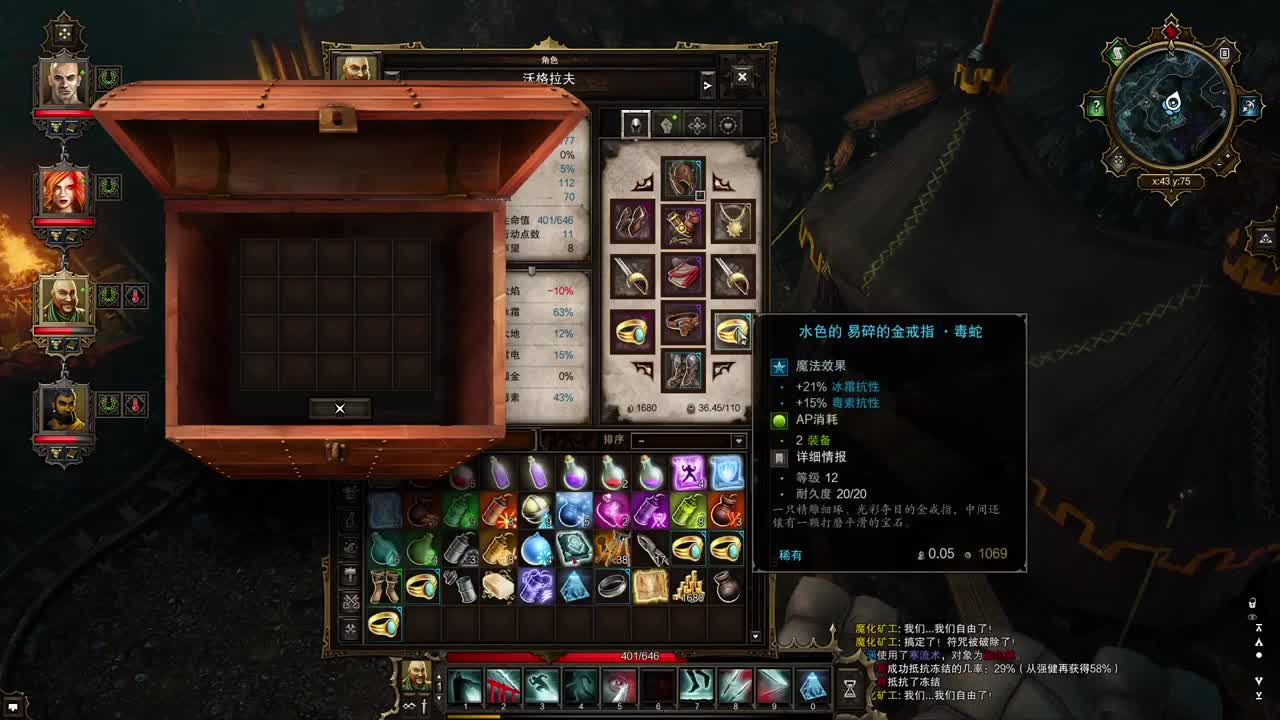Image resolution: width=1280 pixels, height=720 pixels.
Task: Toggle the red skull status icon near portraits
Action: [x=135, y=295]
